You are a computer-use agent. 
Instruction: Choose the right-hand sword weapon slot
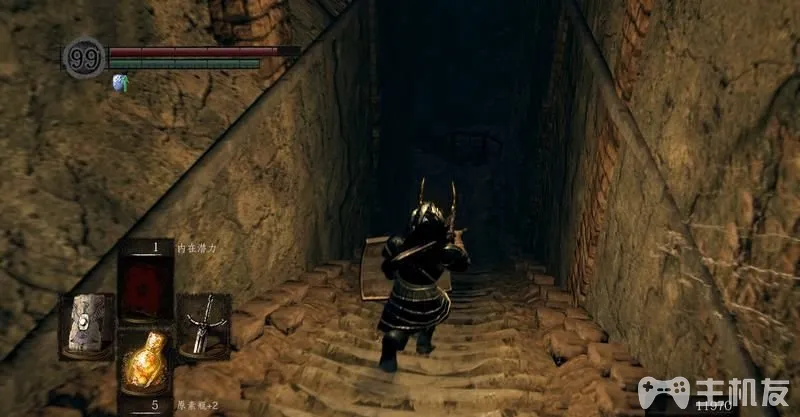[x=203, y=323]
